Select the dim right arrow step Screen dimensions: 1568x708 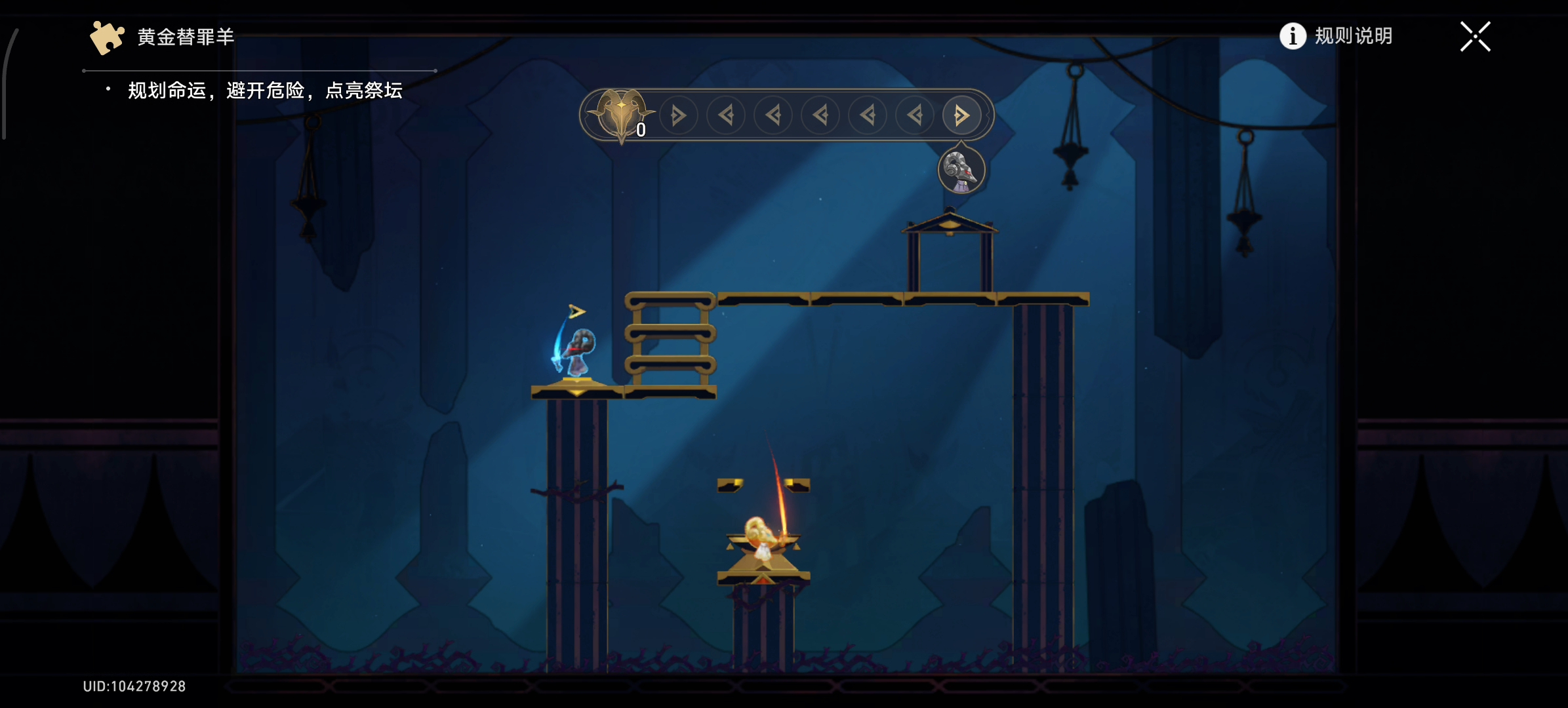click(678, 116)
